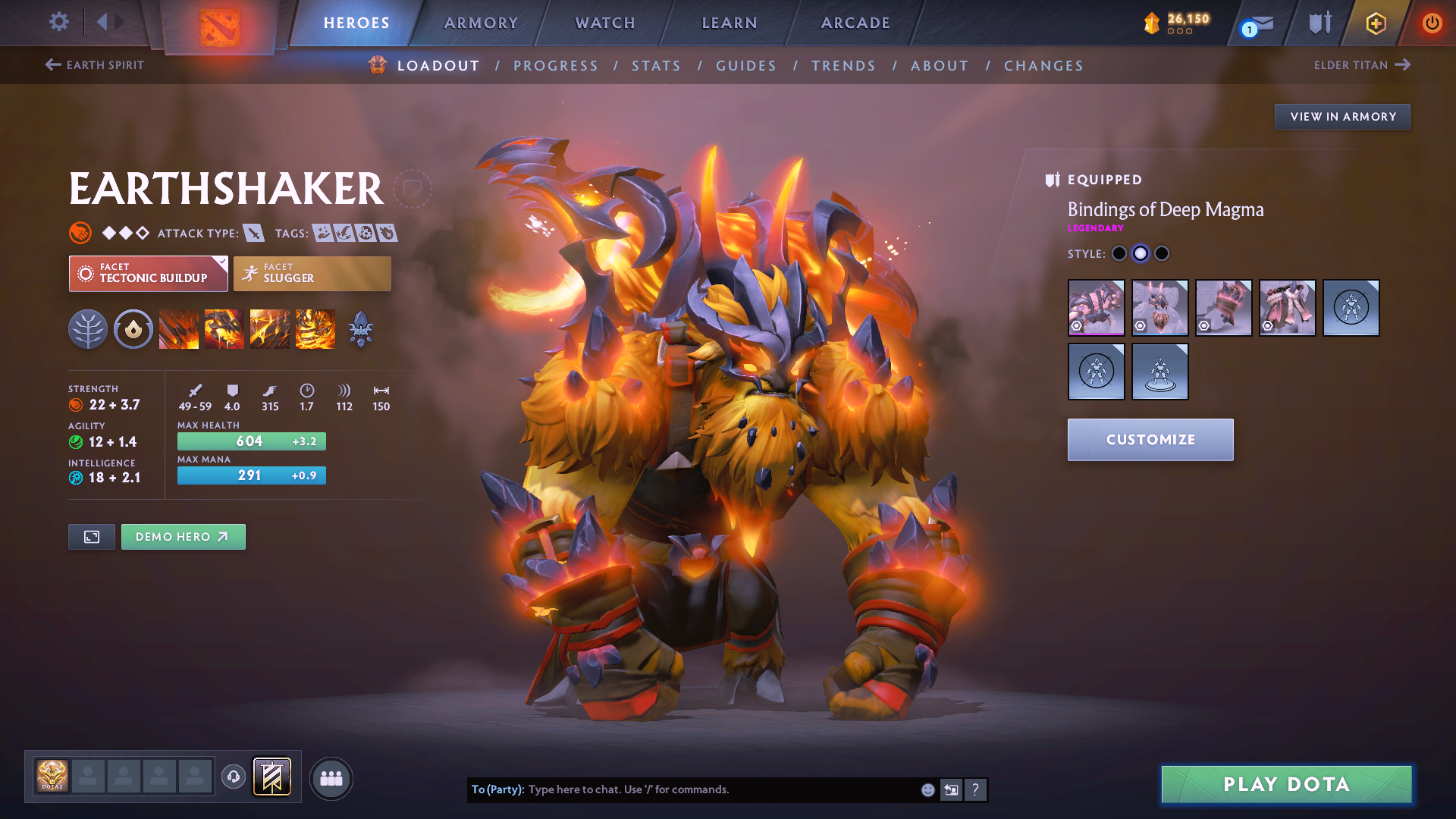
Task: Select the Slugger facet
Action: pyautogui.click(x=312, y=273)
